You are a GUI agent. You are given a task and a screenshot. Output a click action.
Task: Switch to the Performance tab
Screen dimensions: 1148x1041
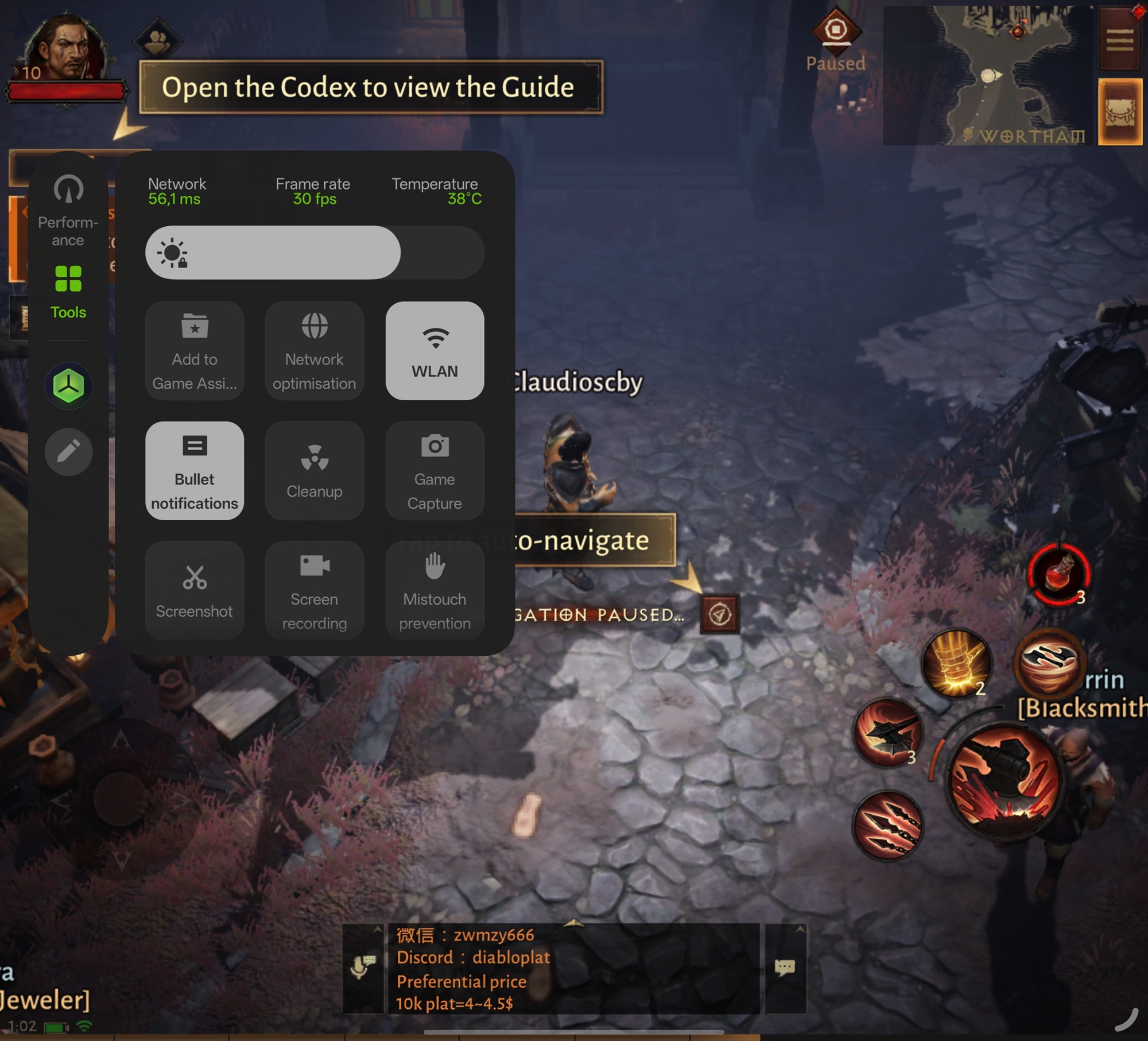pos(68,210)
